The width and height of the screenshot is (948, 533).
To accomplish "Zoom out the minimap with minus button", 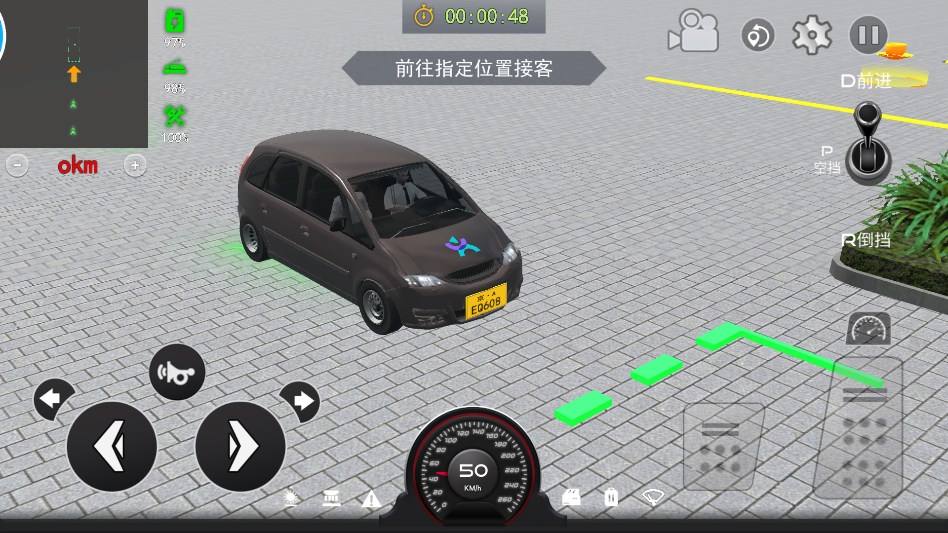I will click(17, 165).
